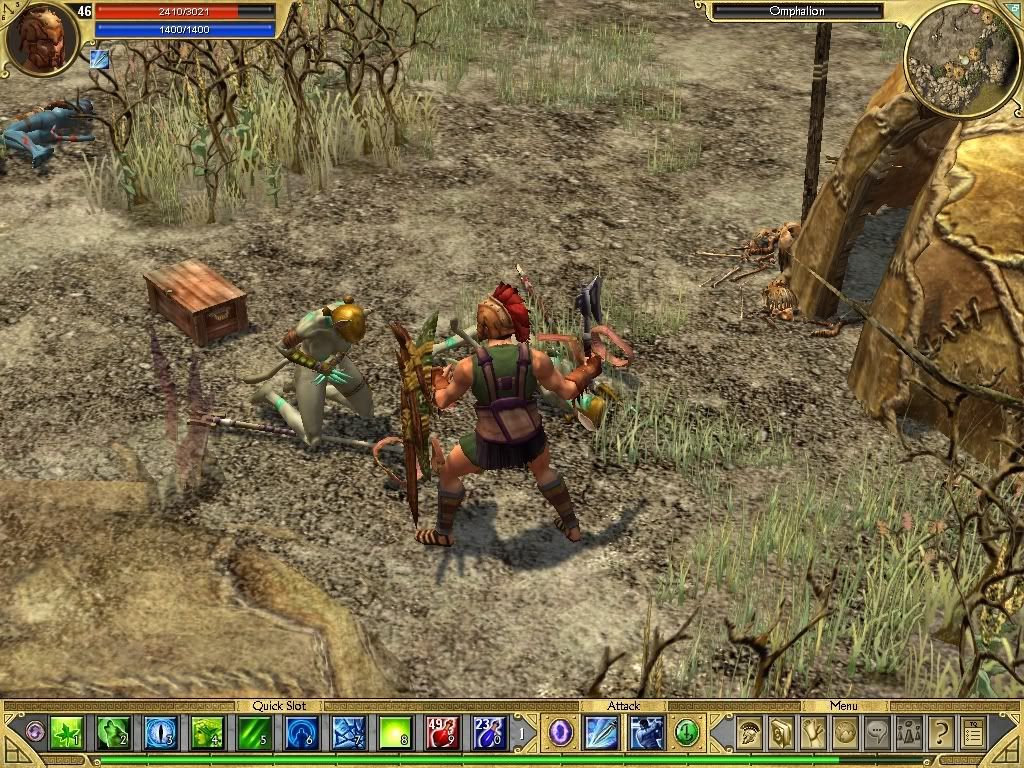Choose the warrior swing attack skill
The width and height of the screenshot is (1024, 768).
646,734
